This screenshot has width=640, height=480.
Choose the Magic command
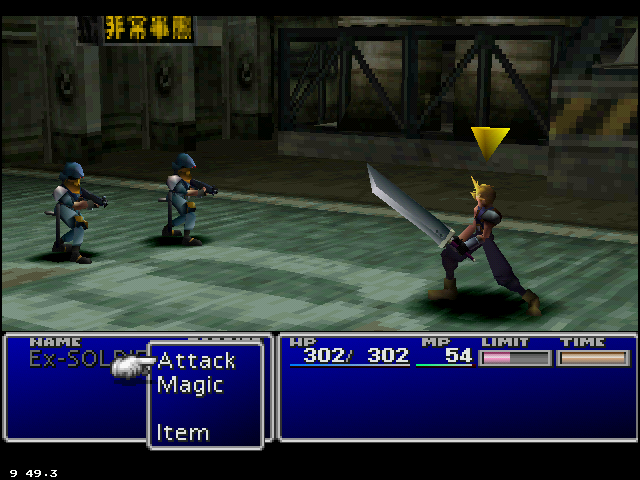[x=190, y=385]
